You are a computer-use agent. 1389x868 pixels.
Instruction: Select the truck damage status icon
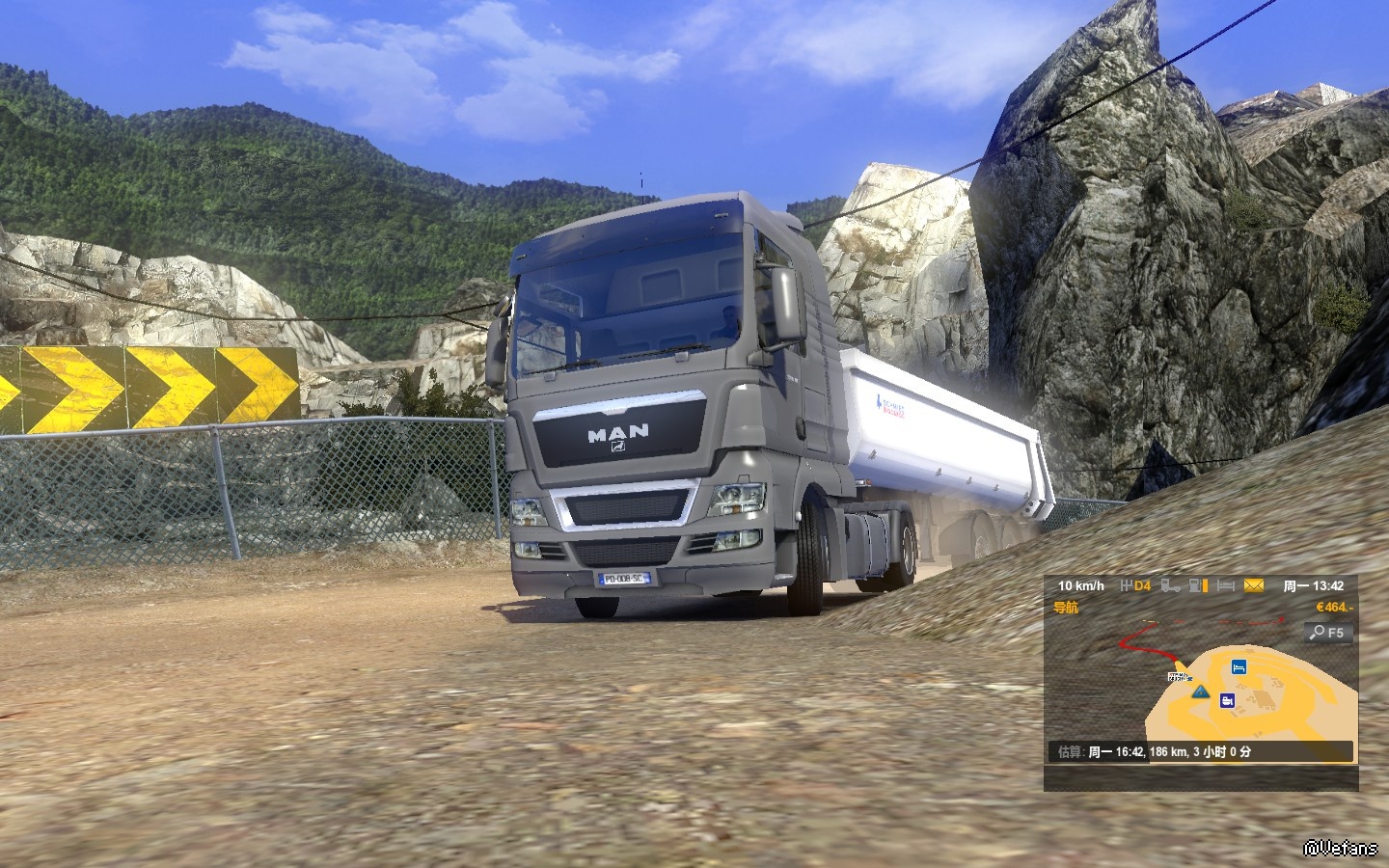[x=1170, y=585]
